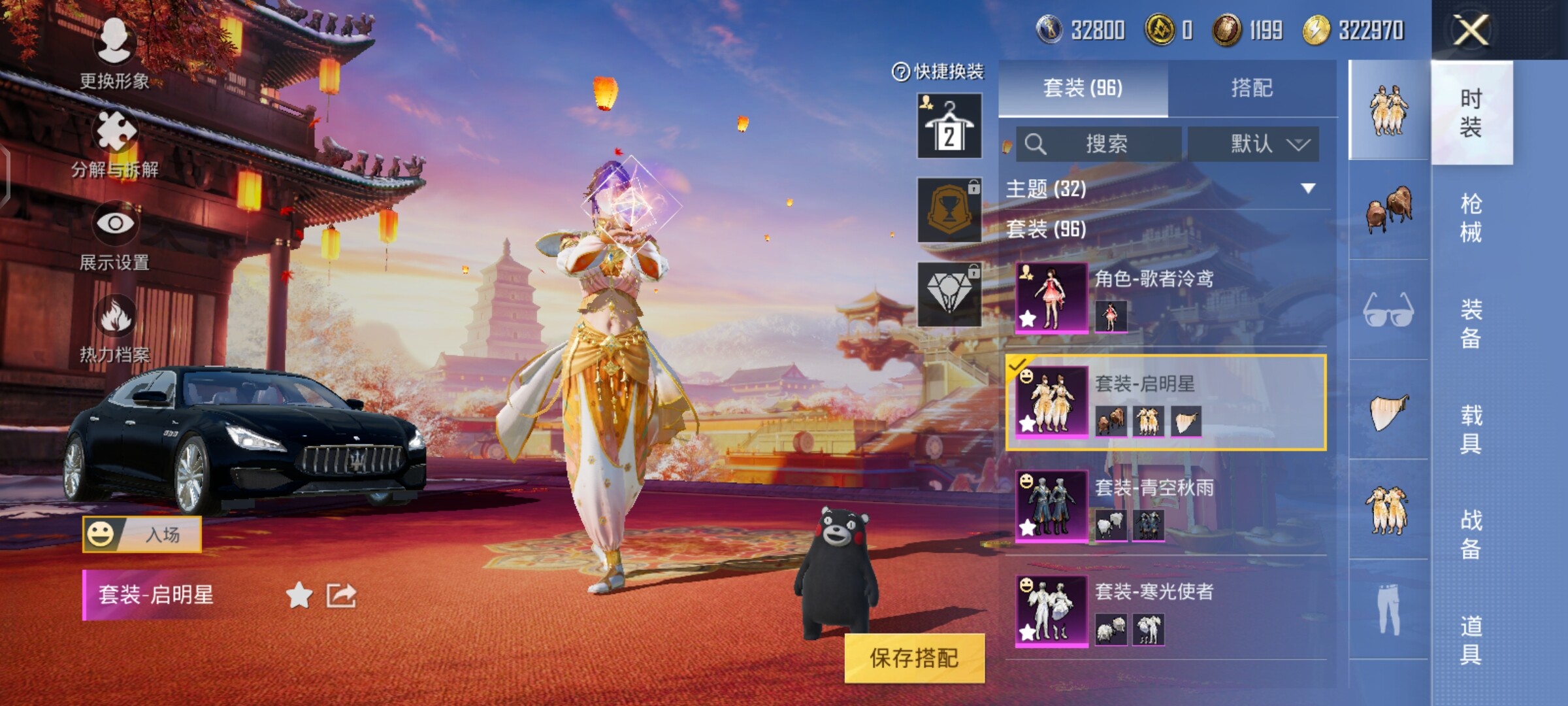1568x706 pixels.
Task: Open the 载具 vehicles category
Action: tap(1471, 429)
